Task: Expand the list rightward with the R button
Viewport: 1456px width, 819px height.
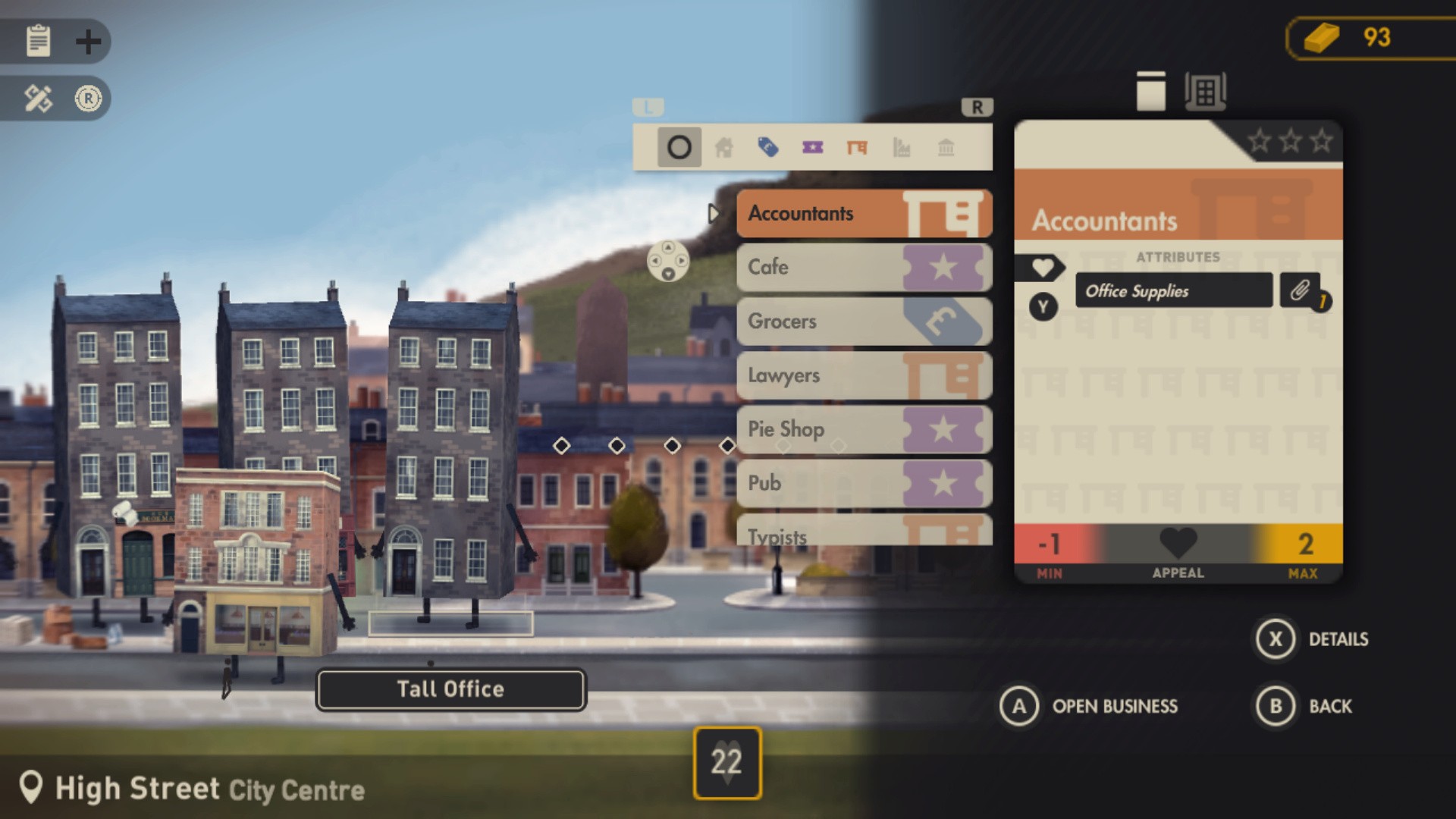Action: [x=978, y=107]
